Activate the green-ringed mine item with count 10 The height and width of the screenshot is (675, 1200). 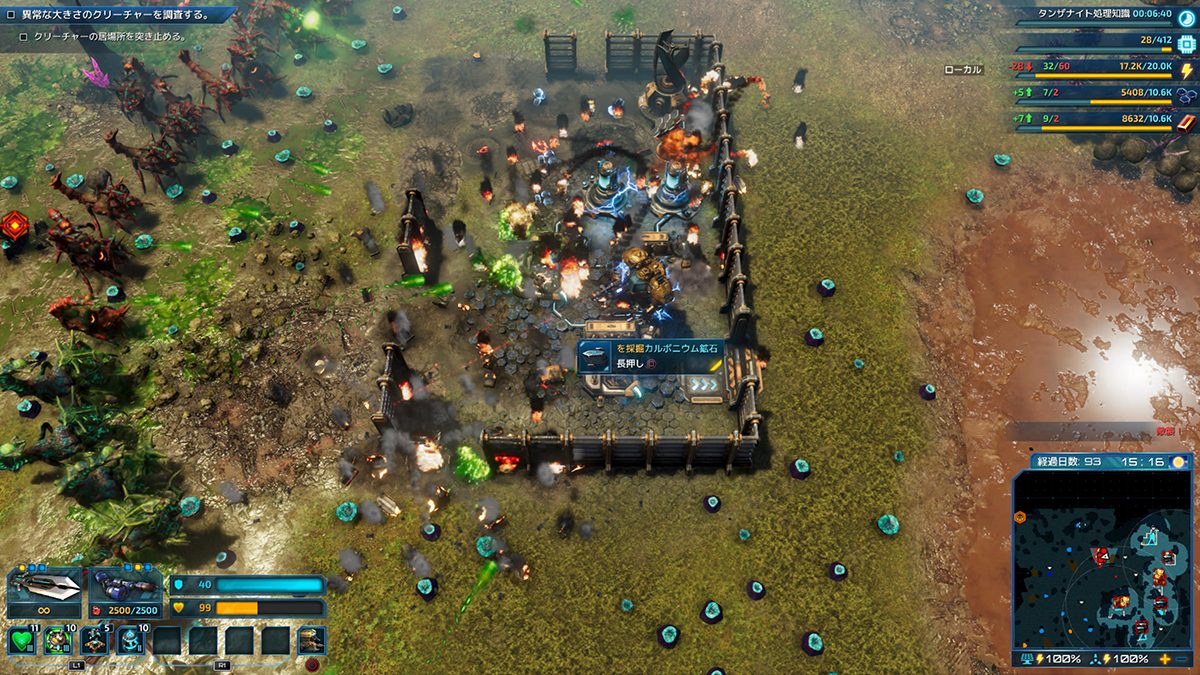coord(58,640)
